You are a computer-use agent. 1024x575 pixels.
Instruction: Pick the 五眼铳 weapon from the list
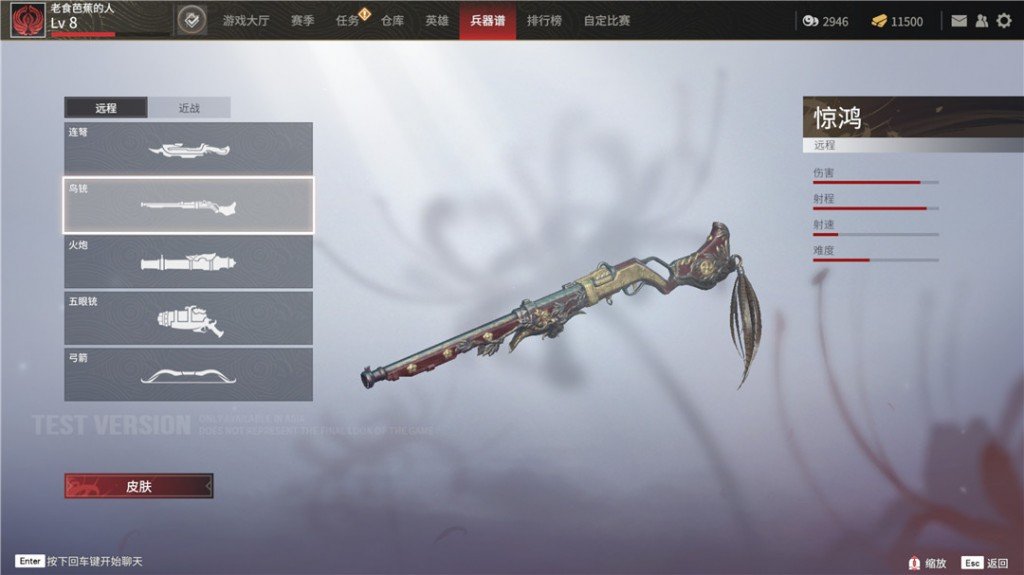(x=188, y=318)
